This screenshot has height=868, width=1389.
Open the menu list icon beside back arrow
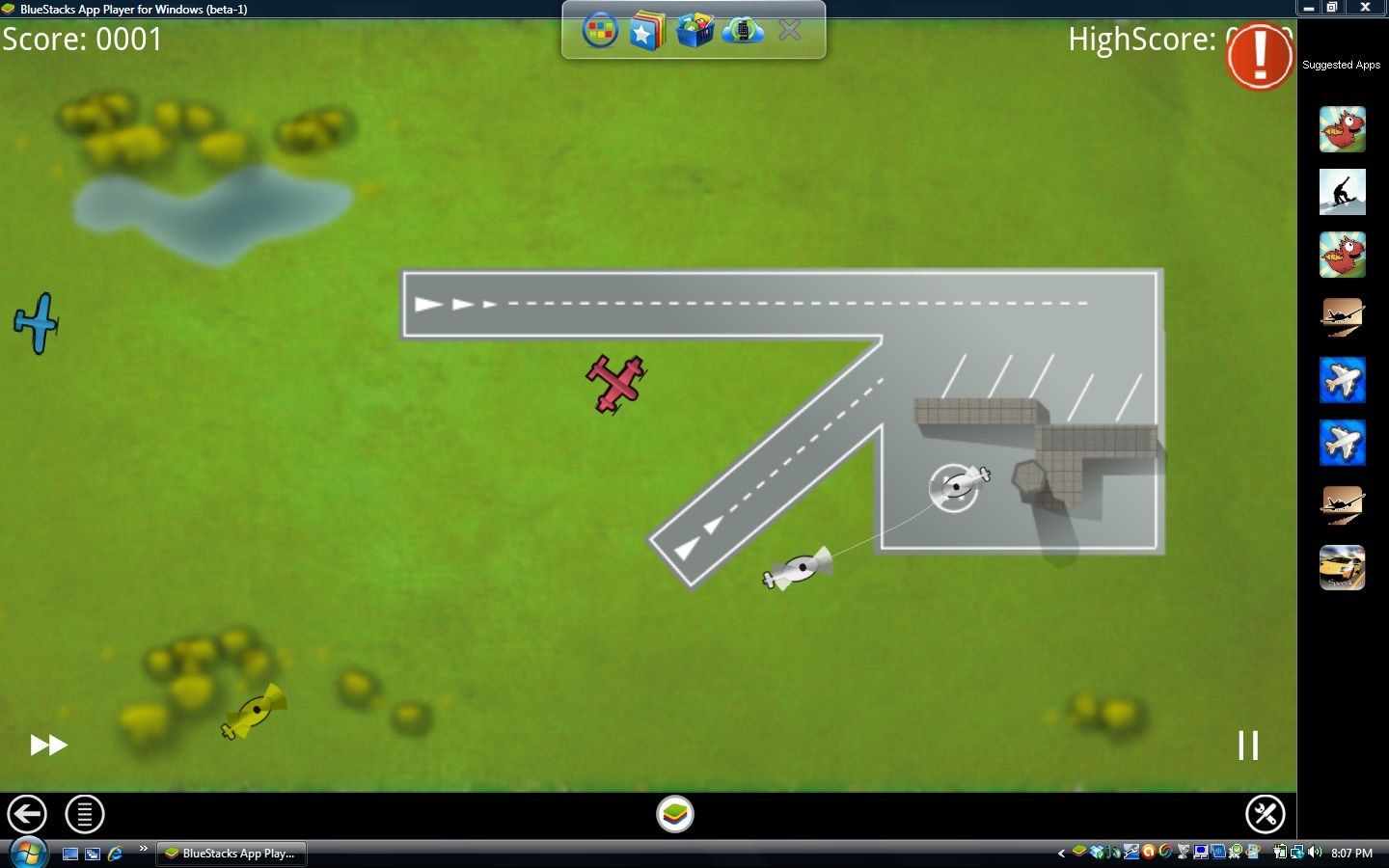coord(84,814)
